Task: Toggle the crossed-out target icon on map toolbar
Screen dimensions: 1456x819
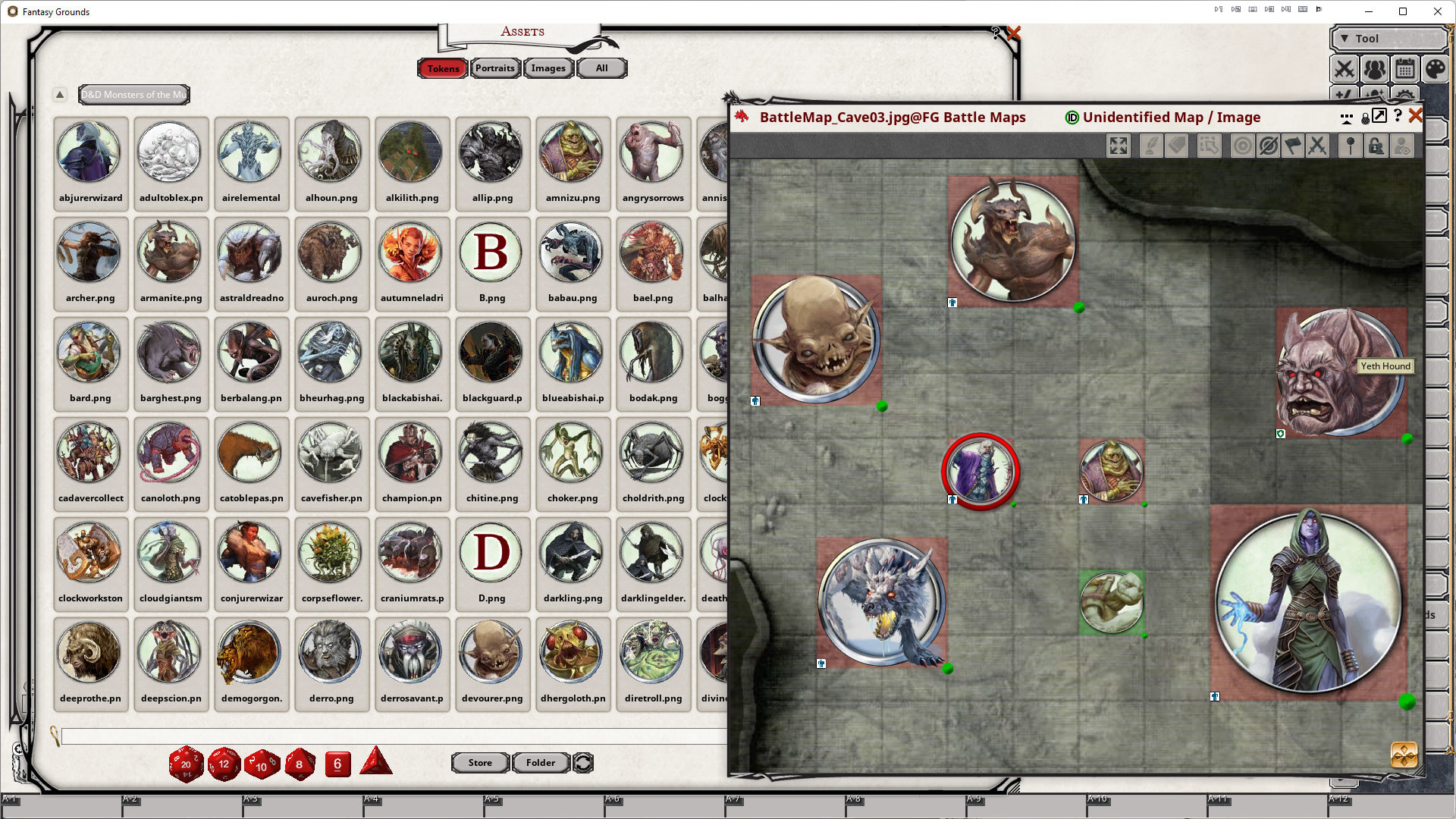Action: click(x=1267, y=146)
